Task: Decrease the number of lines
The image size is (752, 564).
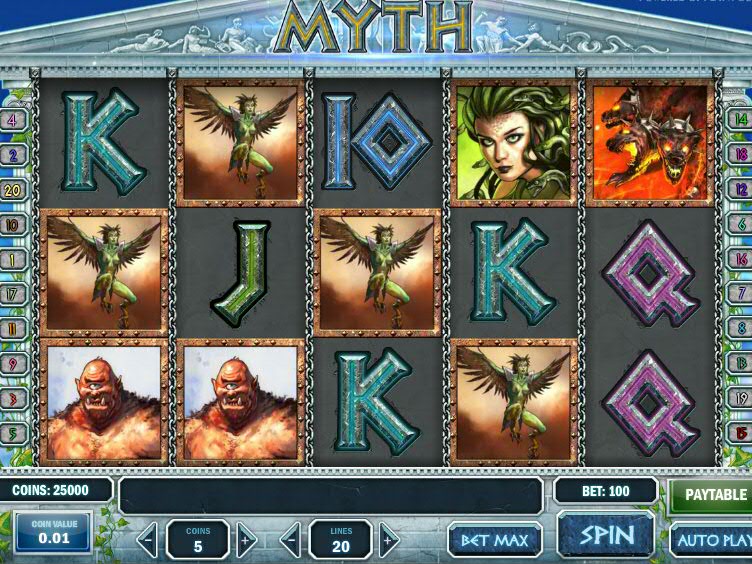Action: (x=291, y=540)
